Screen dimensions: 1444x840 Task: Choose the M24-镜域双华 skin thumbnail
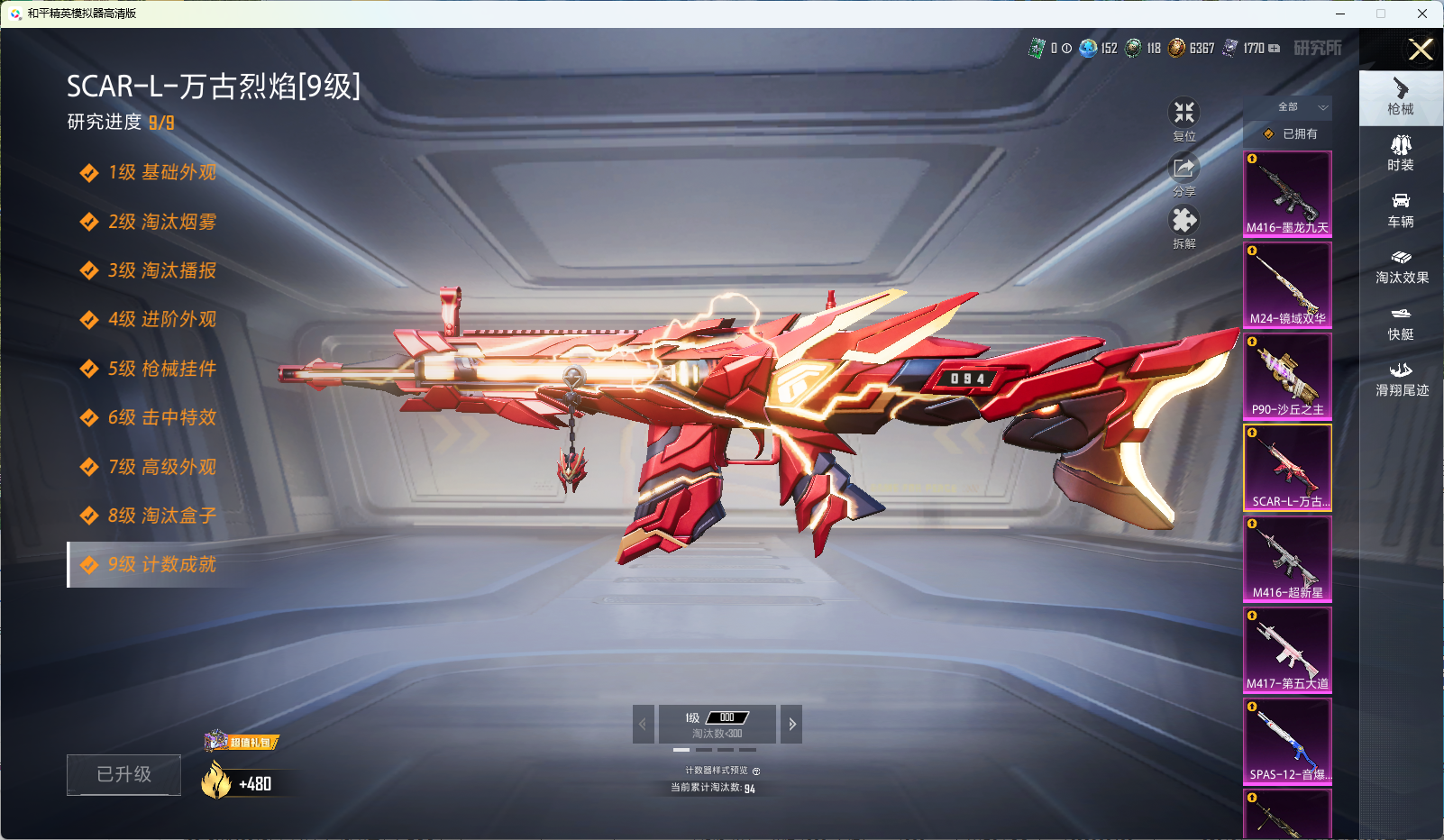click(x=1287, y=285)
